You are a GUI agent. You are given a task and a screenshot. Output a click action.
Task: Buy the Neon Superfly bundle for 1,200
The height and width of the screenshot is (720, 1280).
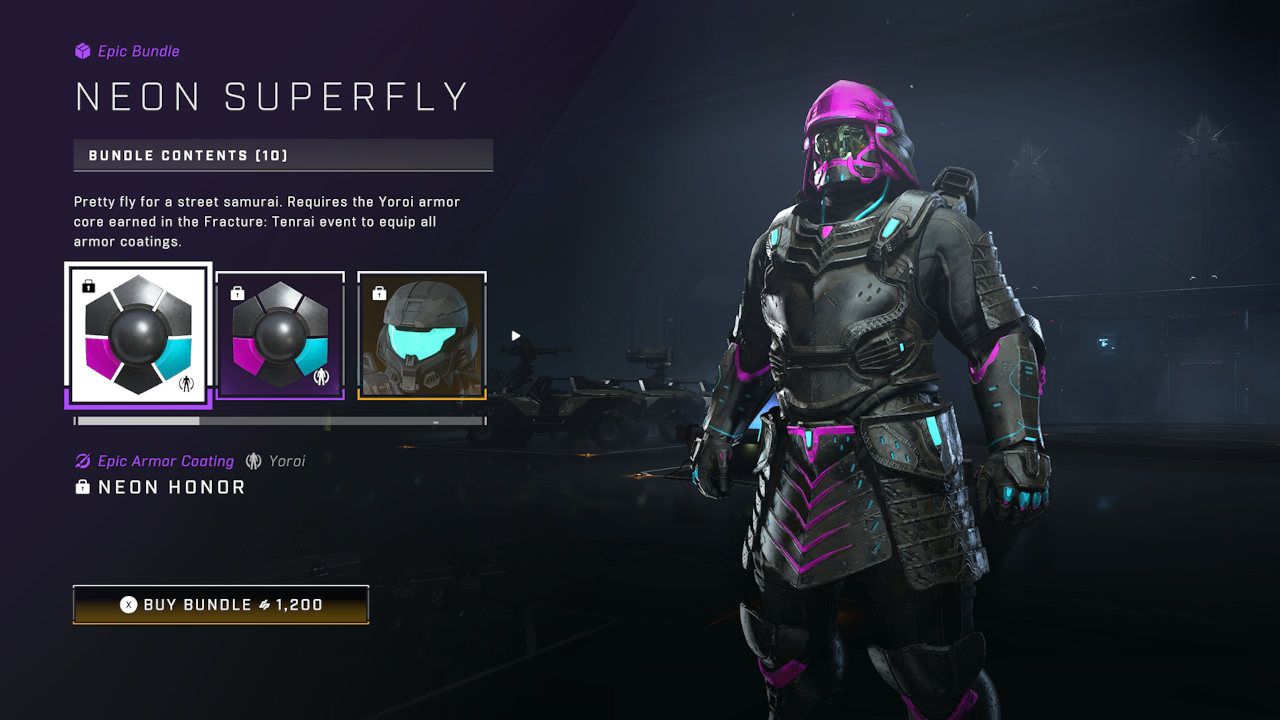click(221, 605)
